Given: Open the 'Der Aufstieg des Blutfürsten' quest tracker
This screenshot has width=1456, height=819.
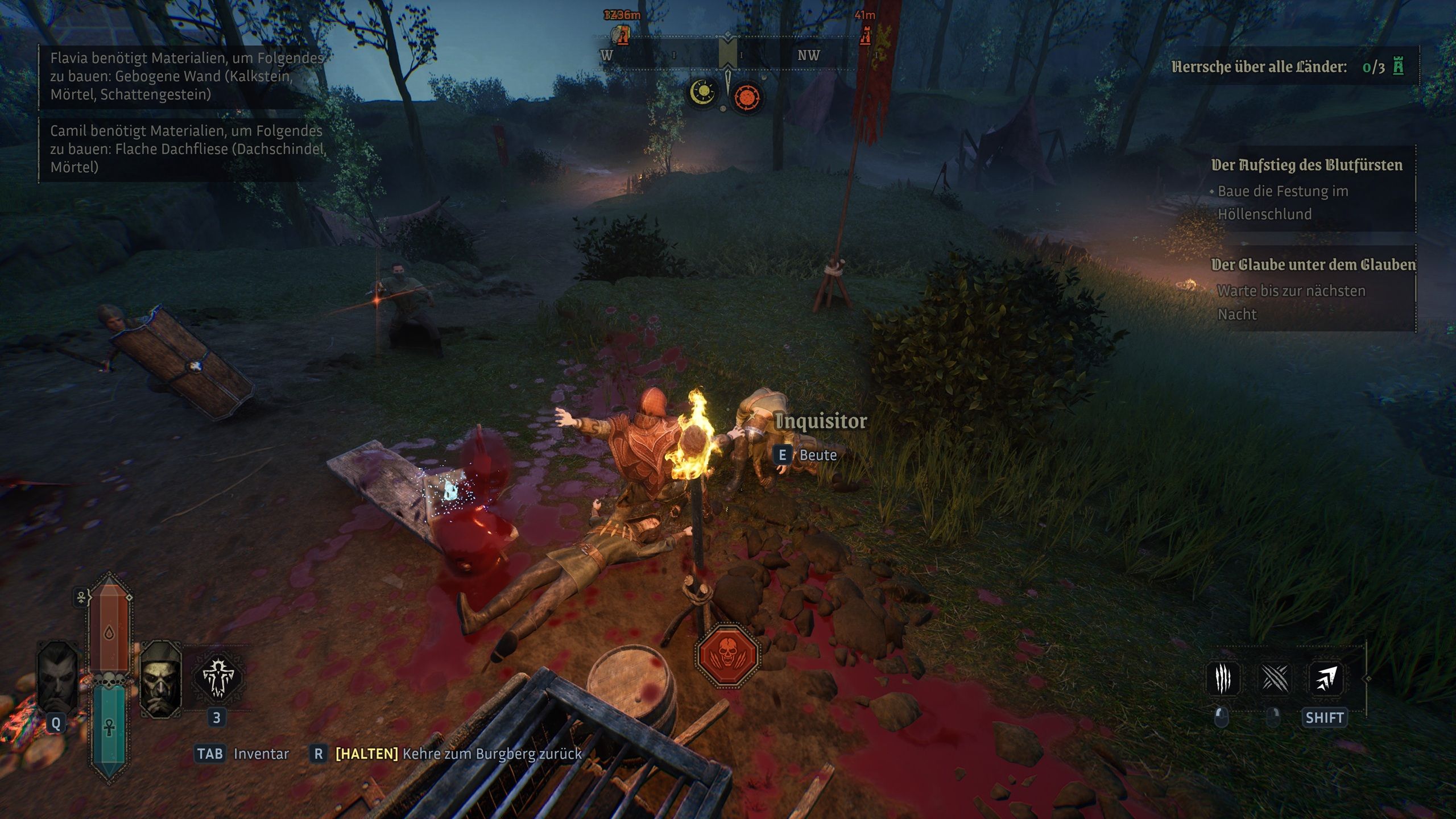Looking at the screenshot, I should [x=1306, y=166].
